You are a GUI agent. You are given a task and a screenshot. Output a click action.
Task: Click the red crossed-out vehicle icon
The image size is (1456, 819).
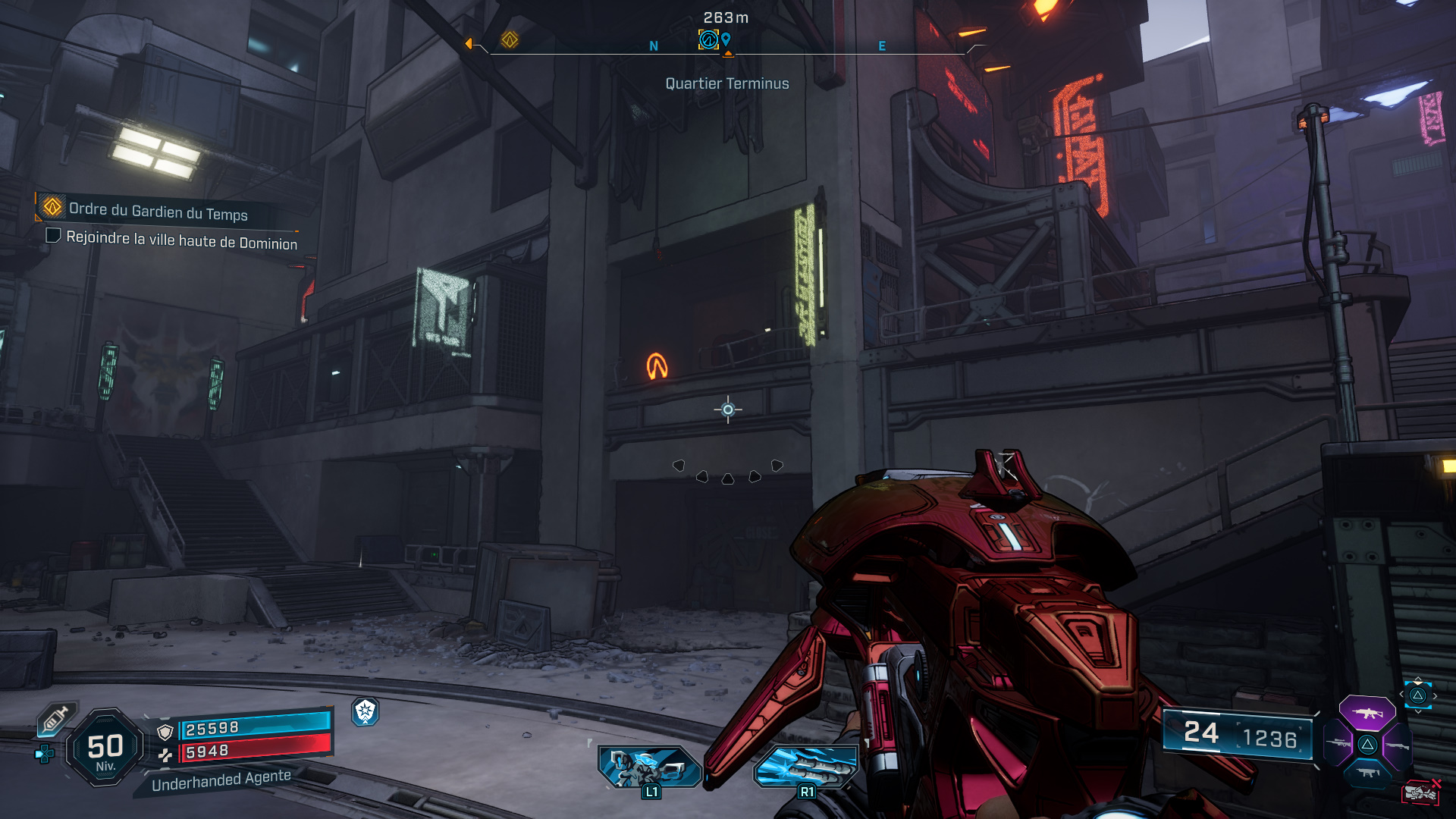(1420, 792)
